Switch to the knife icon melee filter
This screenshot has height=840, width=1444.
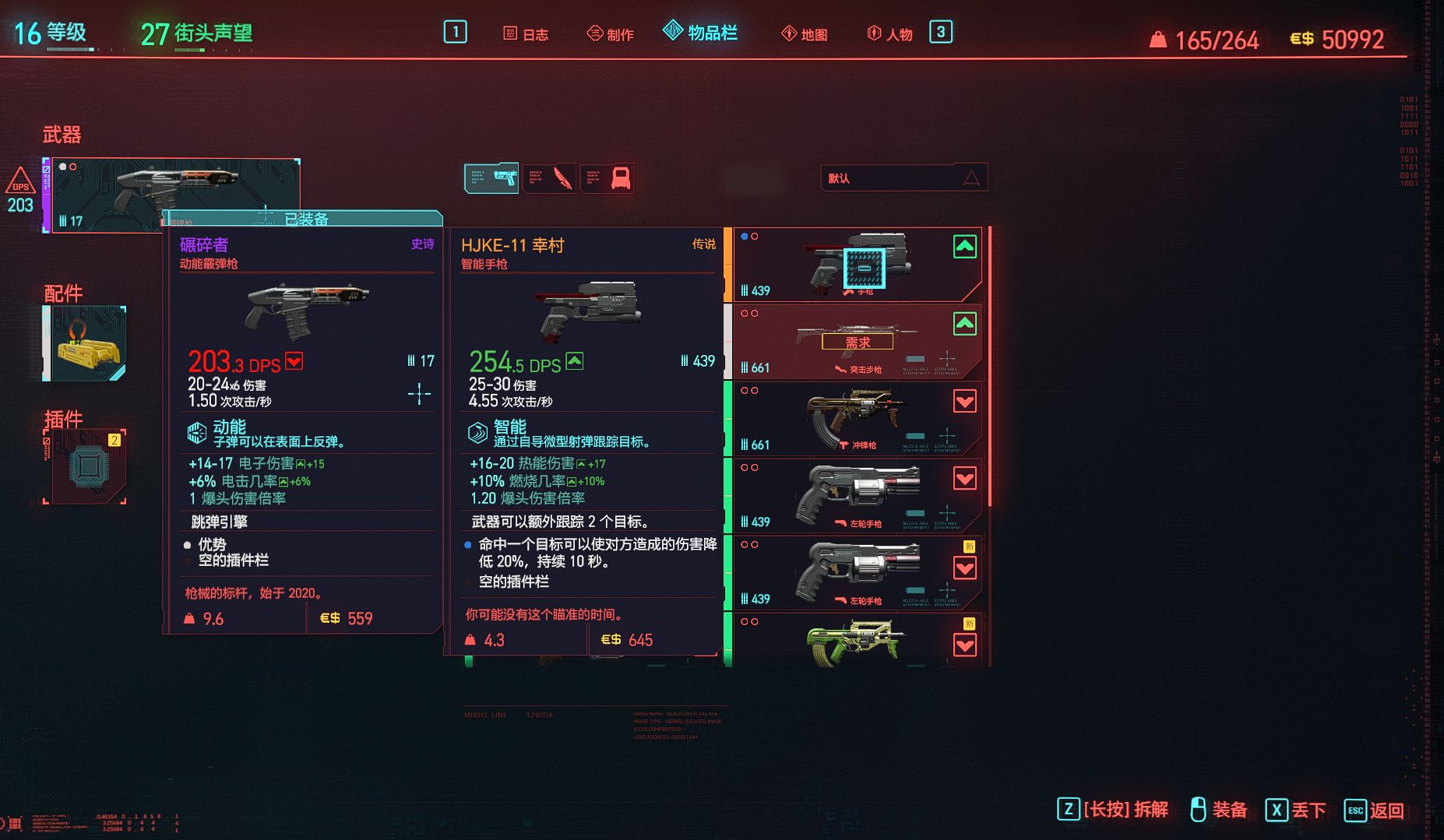pos(549,178)
